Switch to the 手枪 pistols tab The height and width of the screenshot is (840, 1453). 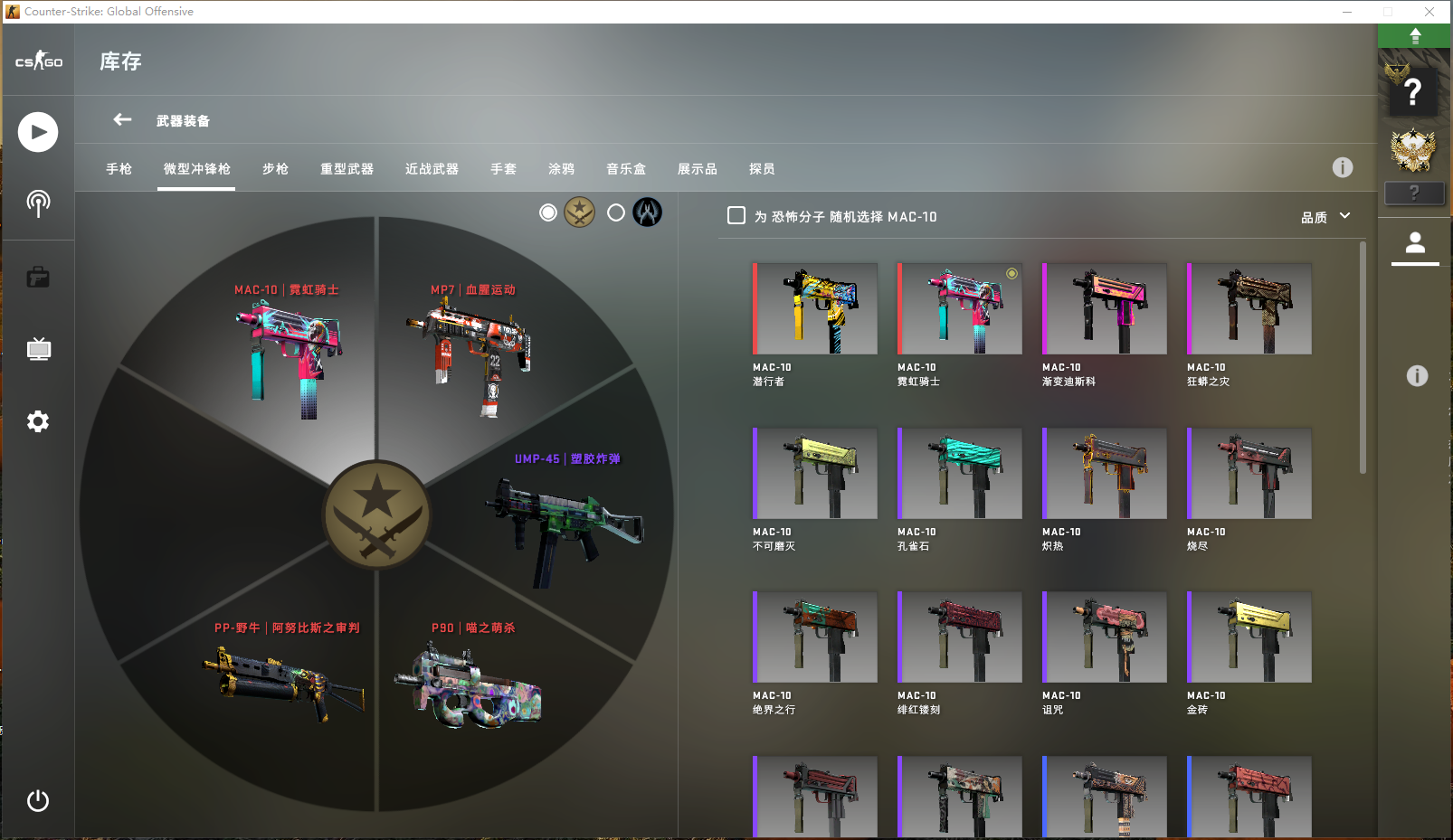pyautogui.click(x=119, y=169)
